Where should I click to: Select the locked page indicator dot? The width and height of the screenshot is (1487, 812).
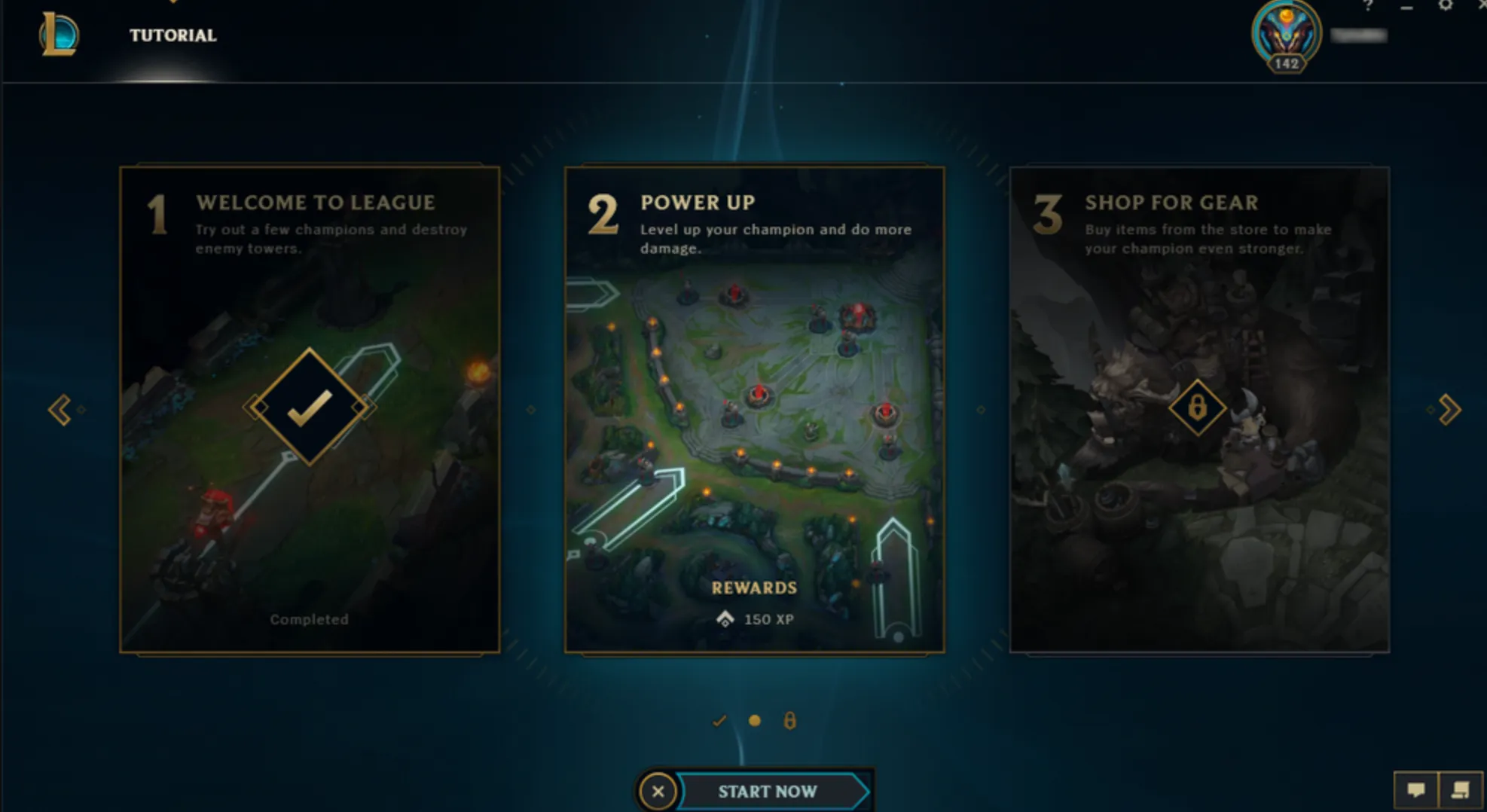point(789,721)
